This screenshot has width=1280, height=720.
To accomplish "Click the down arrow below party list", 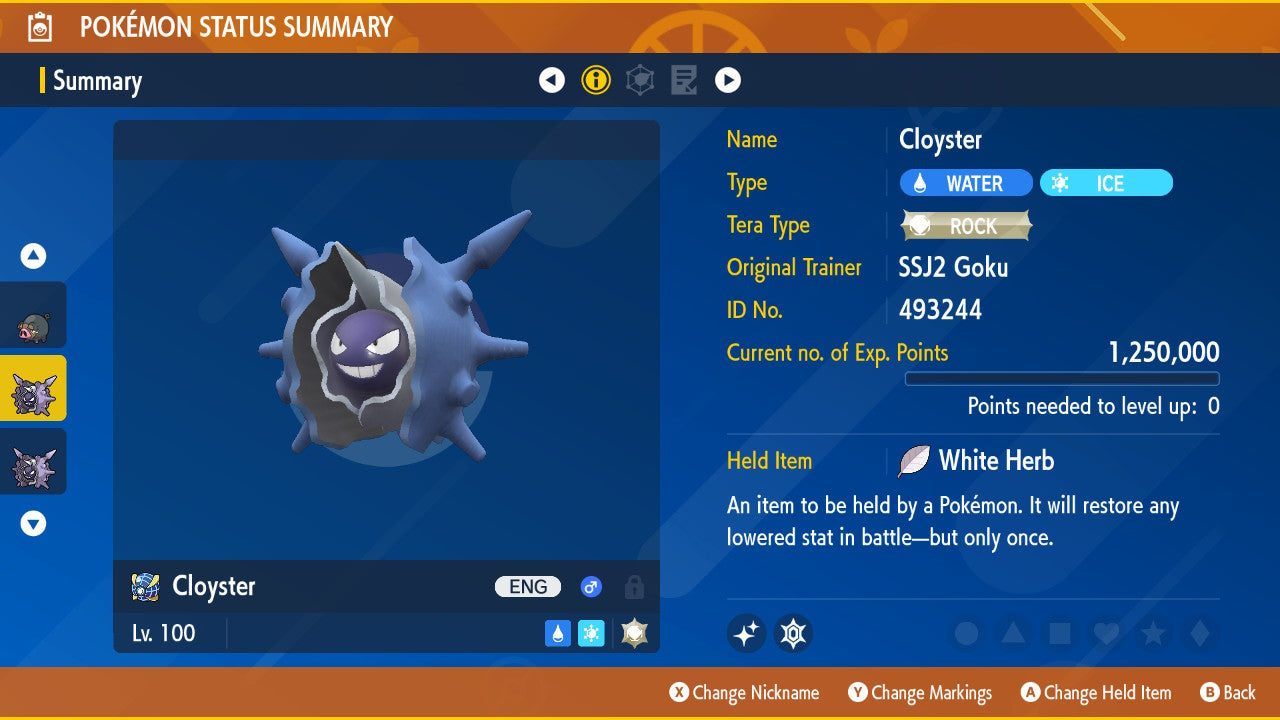I will coord(33,523).
